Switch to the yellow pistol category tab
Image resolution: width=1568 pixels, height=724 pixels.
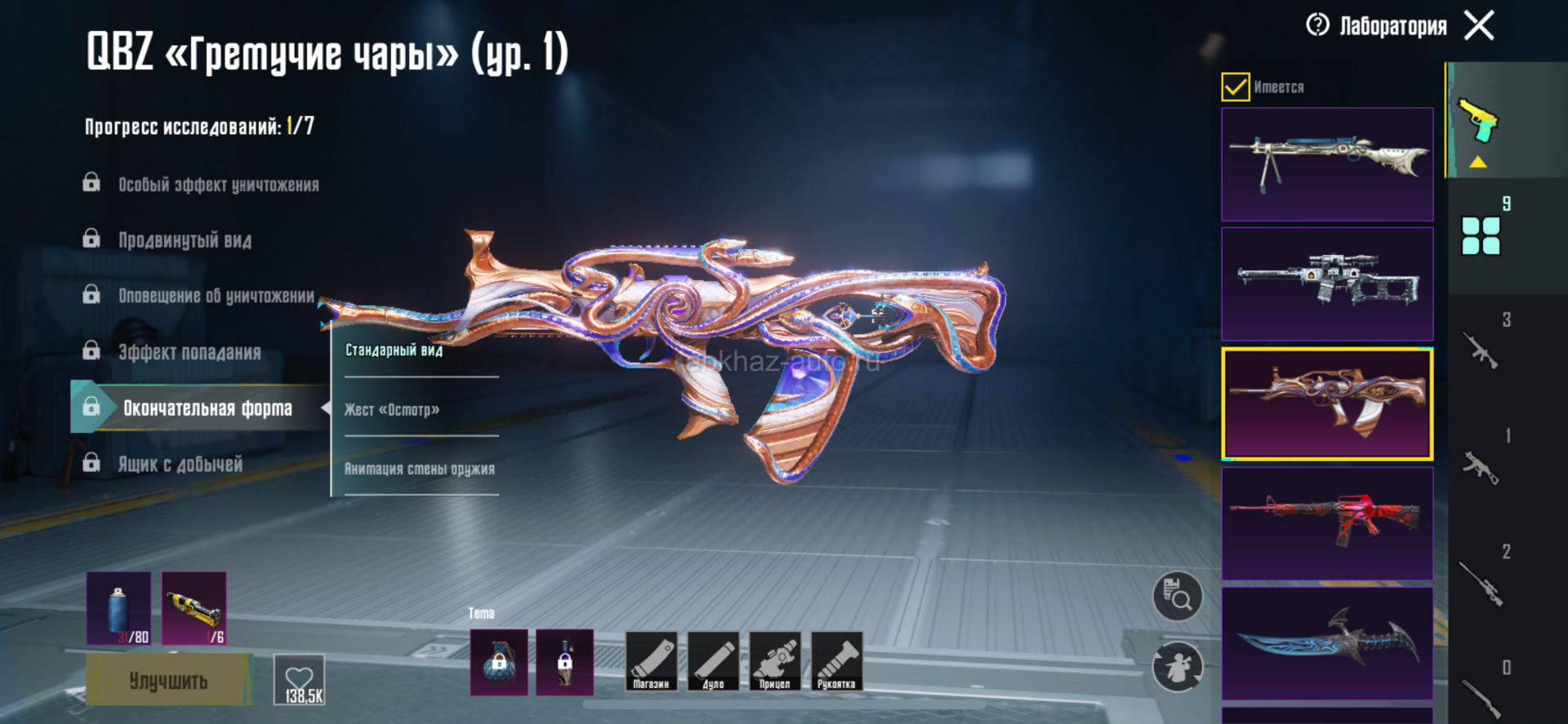pos(1478,123)
